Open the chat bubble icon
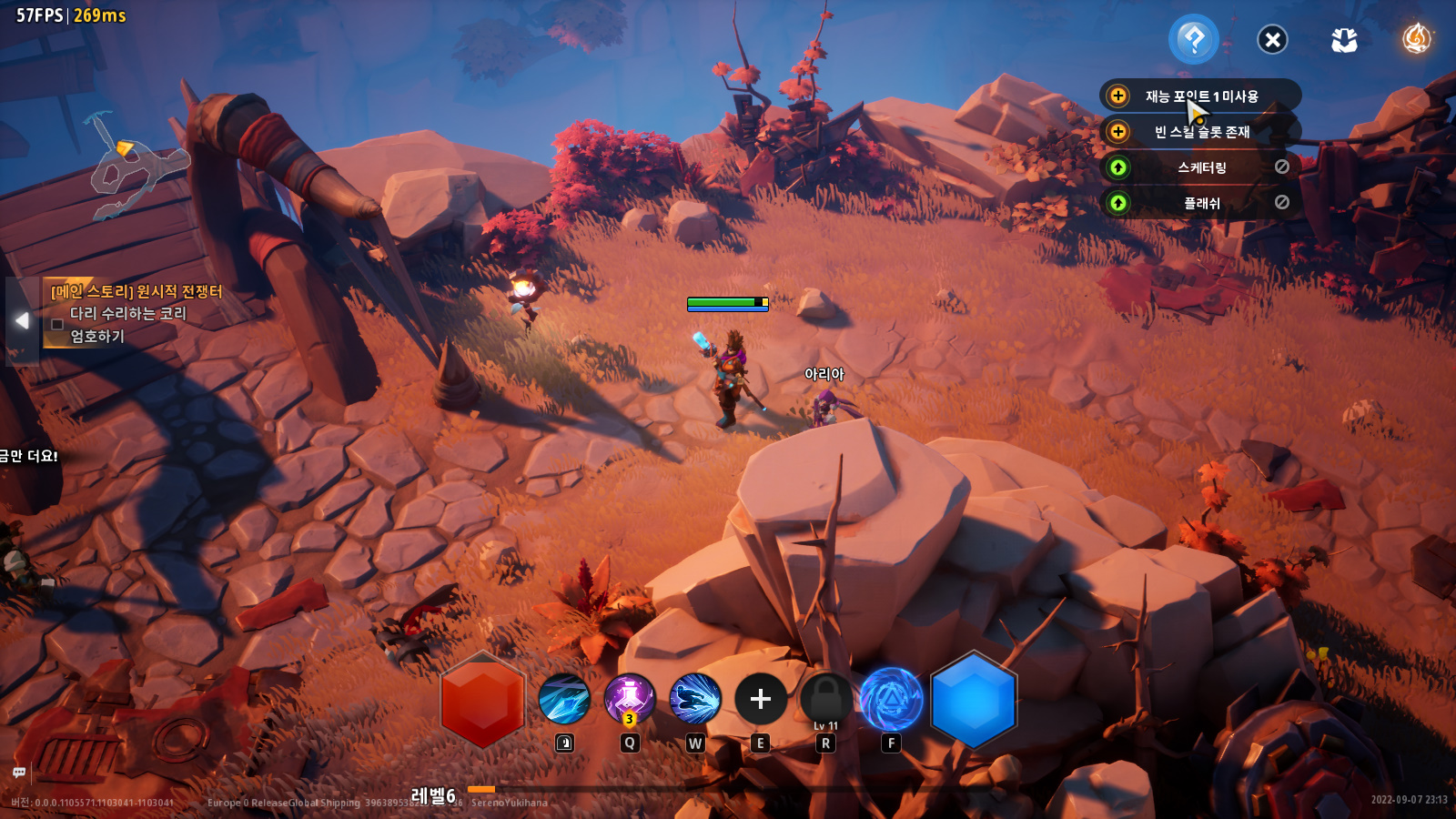Viewport: 1456px width, 819px height. [19, 773]
